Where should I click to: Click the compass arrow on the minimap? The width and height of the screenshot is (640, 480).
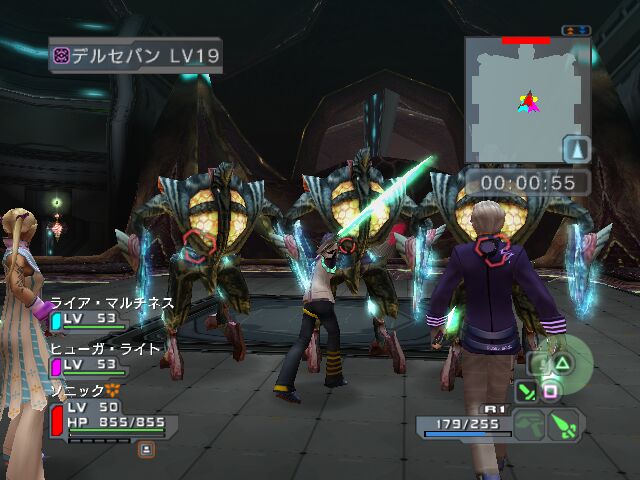point(577,149)
